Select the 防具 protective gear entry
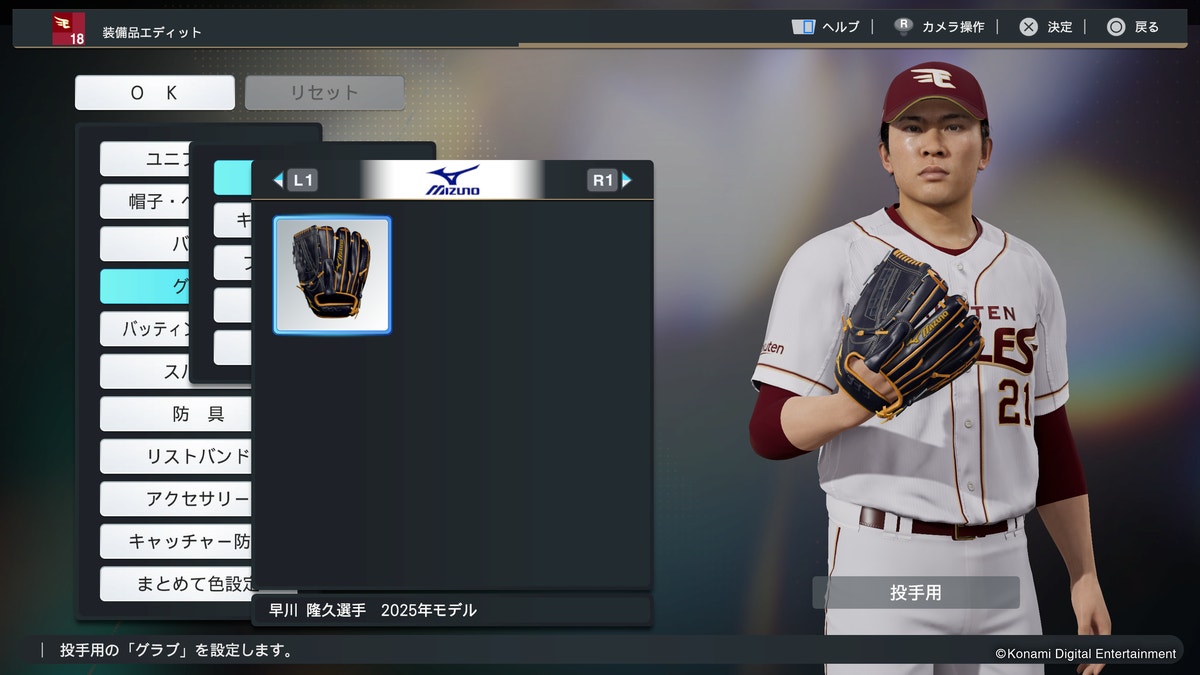Image resolution: width=1200 pixels, height=675 pixels. click(176, 414)
